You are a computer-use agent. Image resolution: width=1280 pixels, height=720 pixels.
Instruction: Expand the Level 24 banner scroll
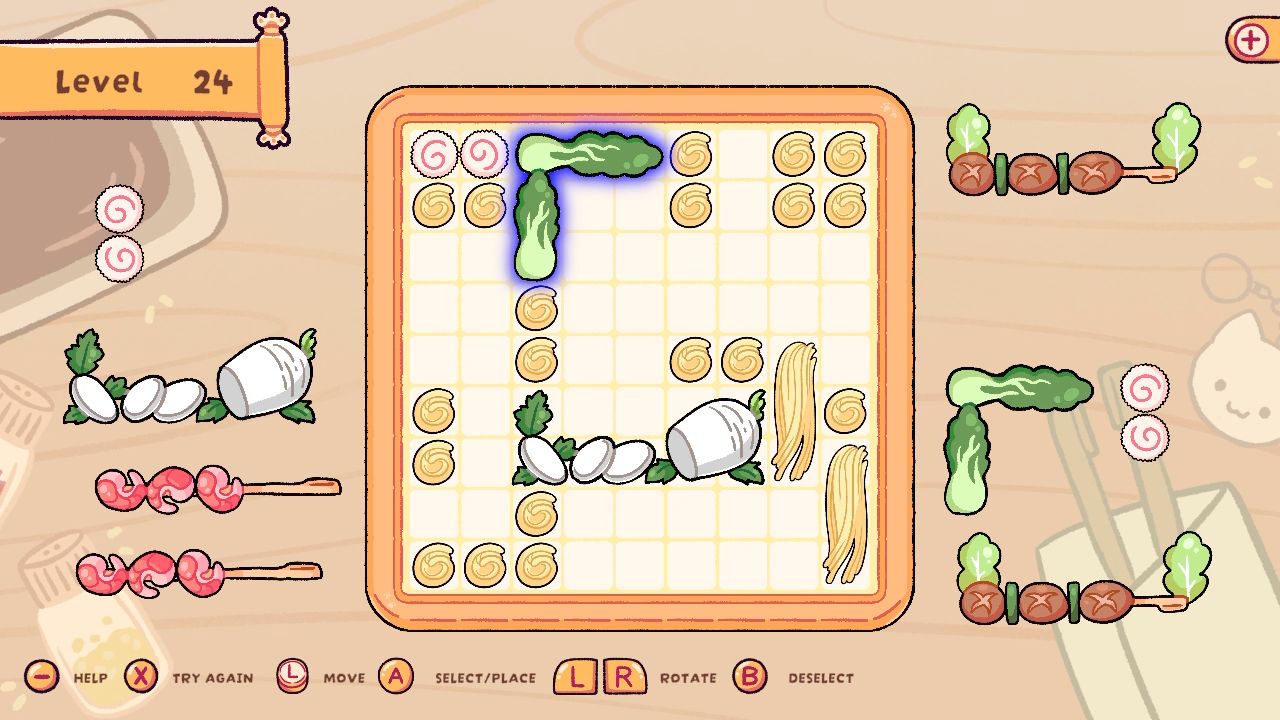pos(140,80)
